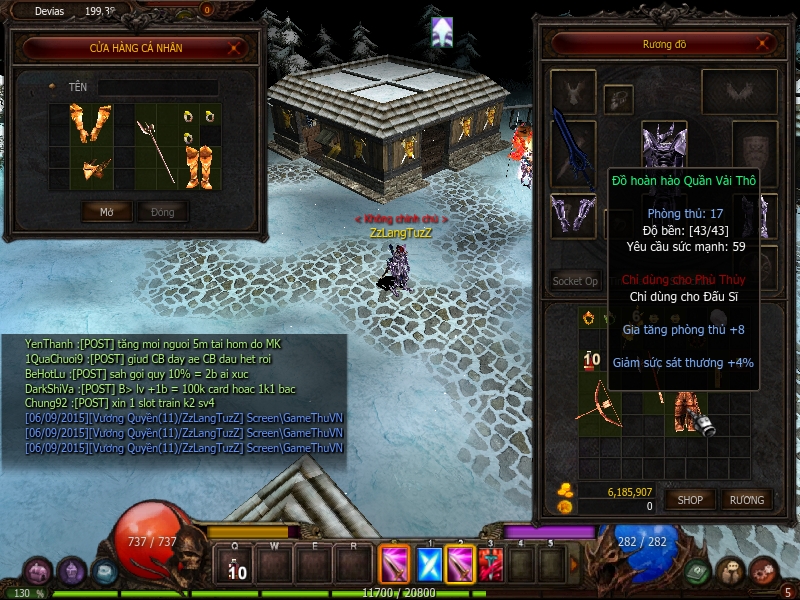Click the TÊN shop name field
Image resolution: width=800 pixels, height=600 pixels.
coord(157,88)
